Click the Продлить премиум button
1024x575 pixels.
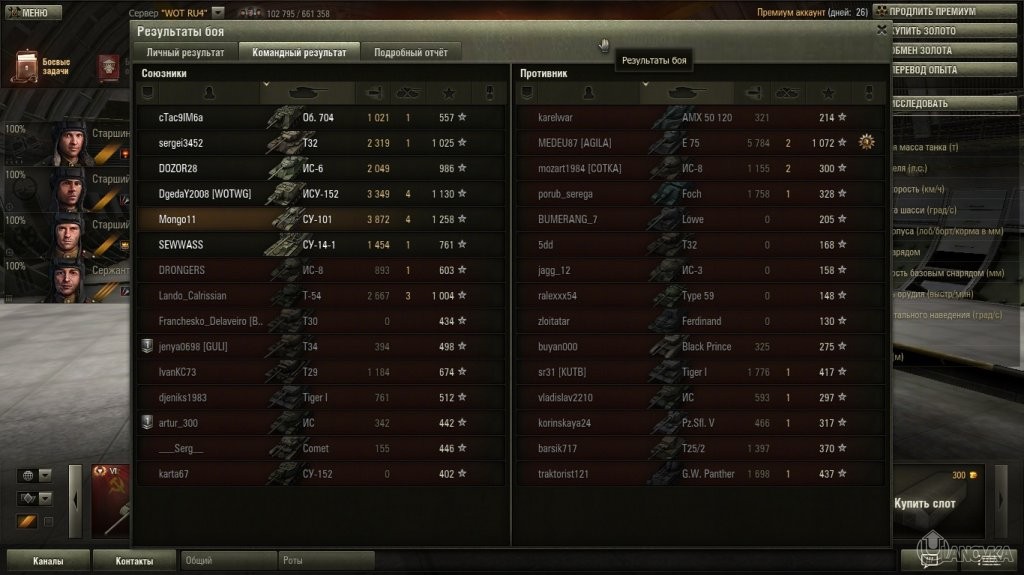pyautogui.click(x=946, y=11)
